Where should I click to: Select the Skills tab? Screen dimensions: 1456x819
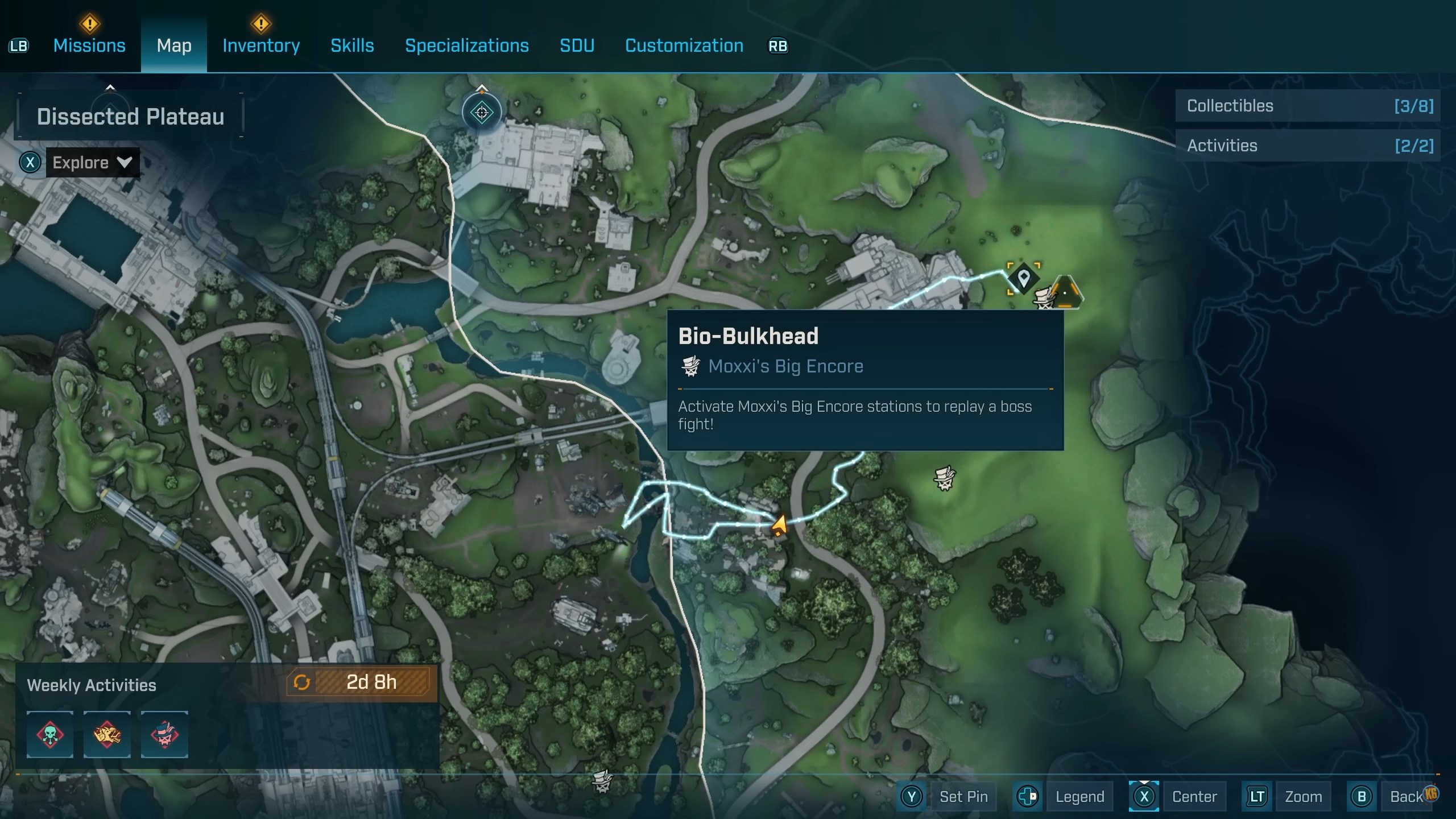[x=352, y=45]
